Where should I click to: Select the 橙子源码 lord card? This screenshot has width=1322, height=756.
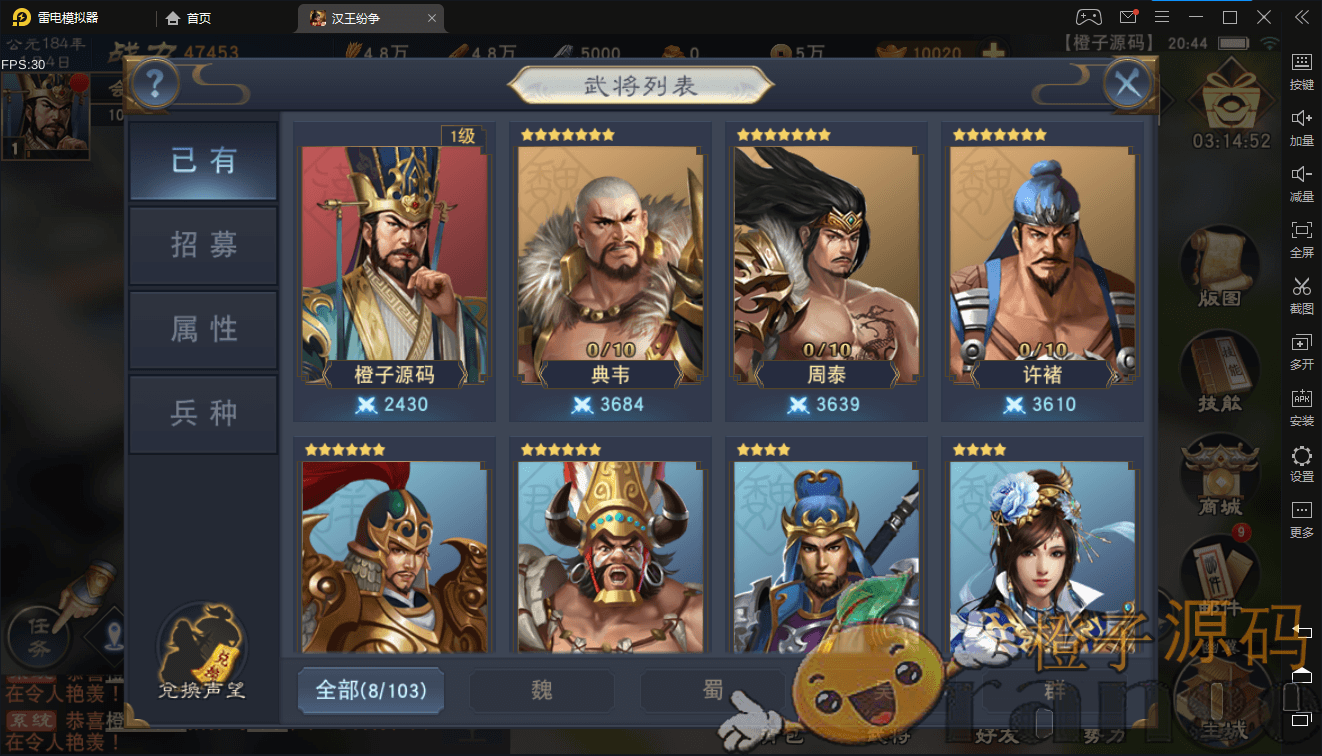coord(394,268)
